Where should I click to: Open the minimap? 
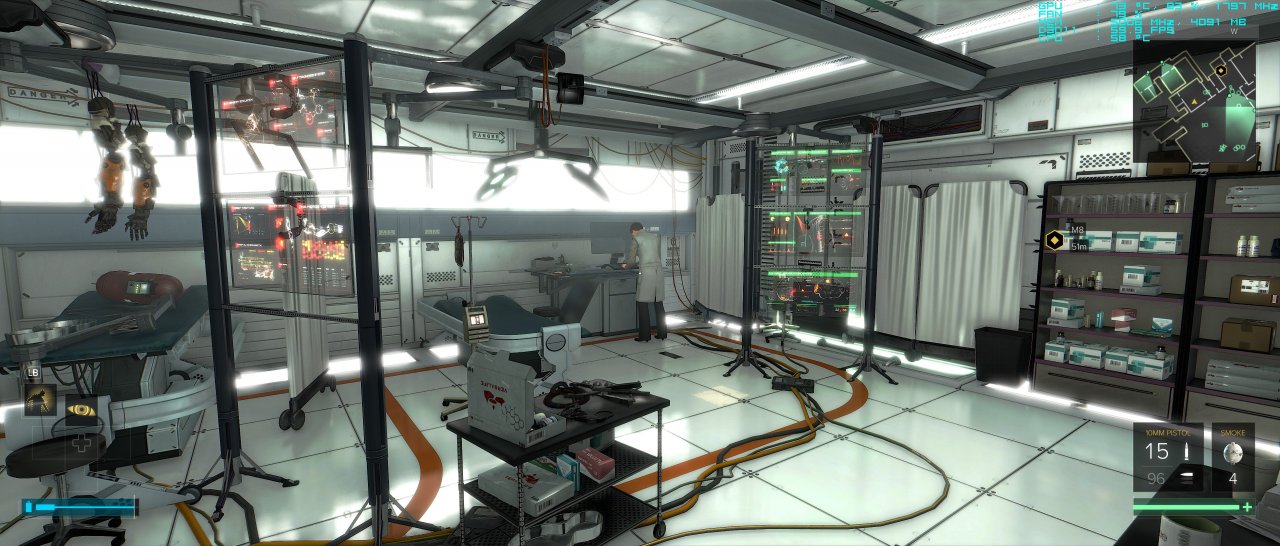[x=1194, y=98]
